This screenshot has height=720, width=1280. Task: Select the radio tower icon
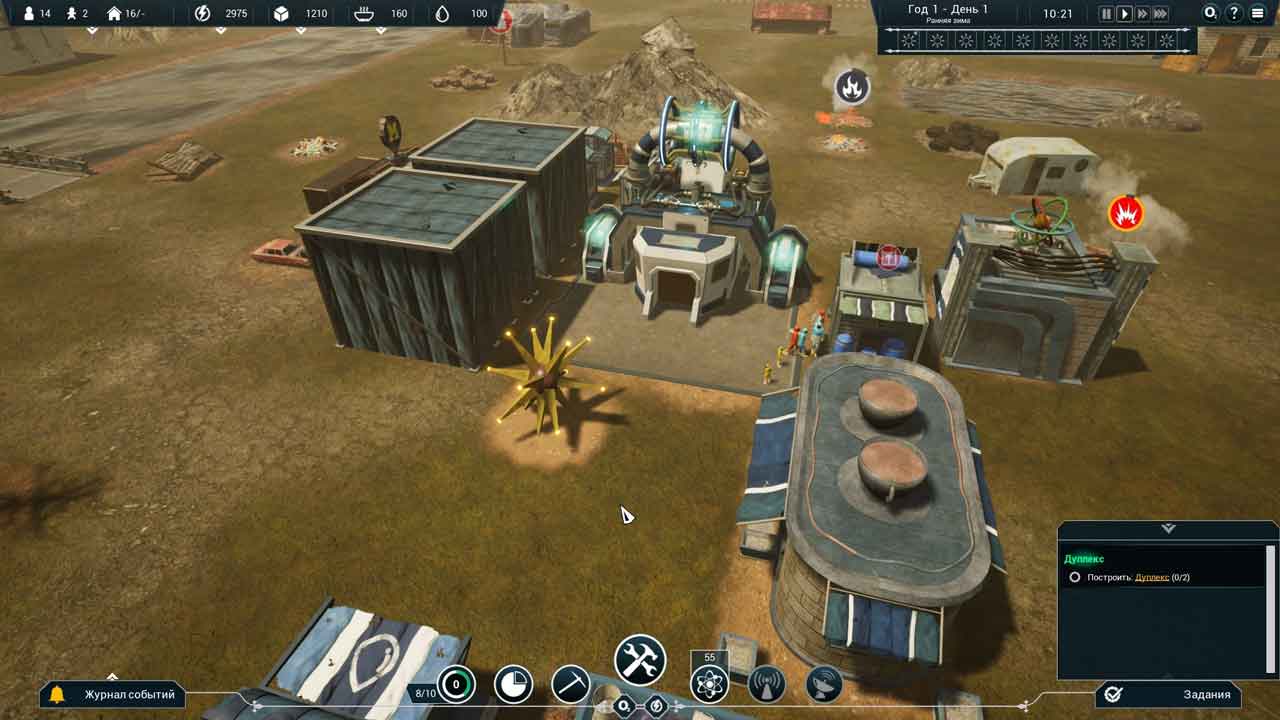pos(767,685)
